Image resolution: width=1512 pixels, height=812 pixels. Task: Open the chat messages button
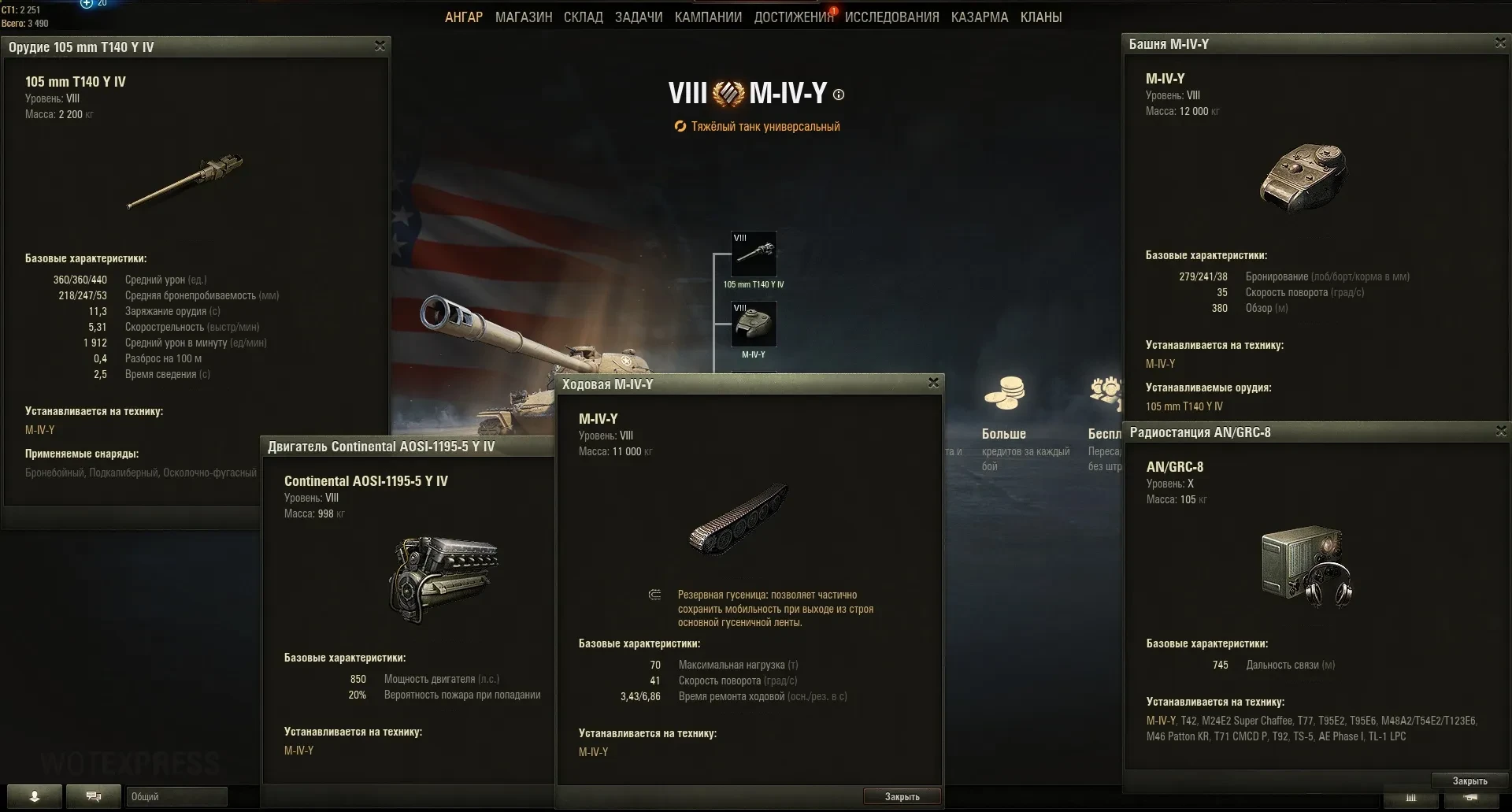93,796
